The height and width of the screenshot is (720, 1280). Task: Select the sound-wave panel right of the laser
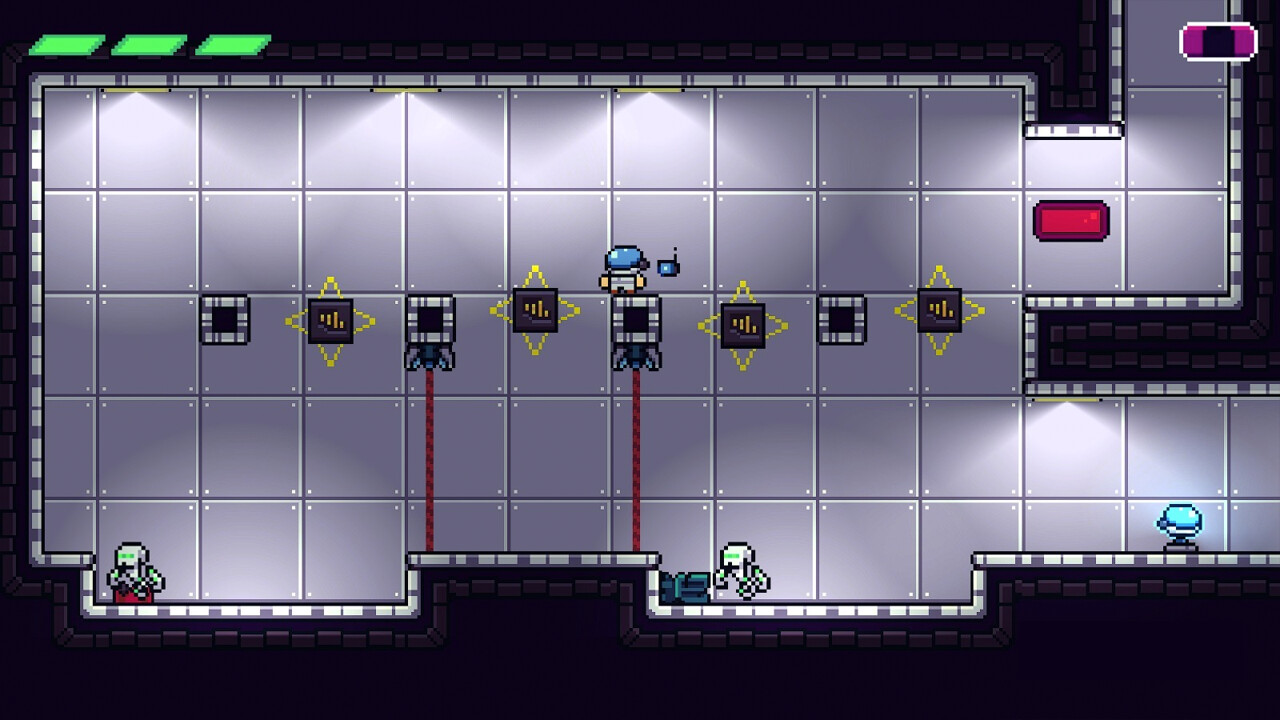pyautogui.click(x=745, y=325)
